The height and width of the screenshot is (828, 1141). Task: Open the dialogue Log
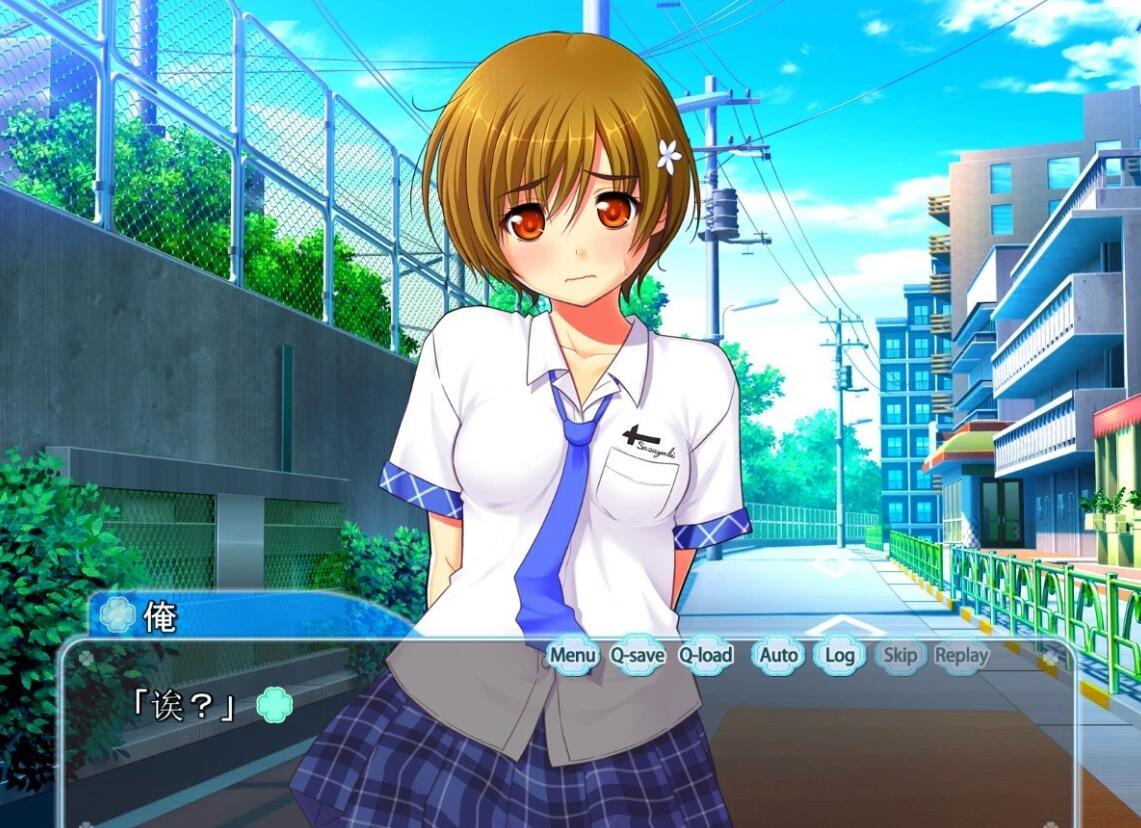coord(839,656)
